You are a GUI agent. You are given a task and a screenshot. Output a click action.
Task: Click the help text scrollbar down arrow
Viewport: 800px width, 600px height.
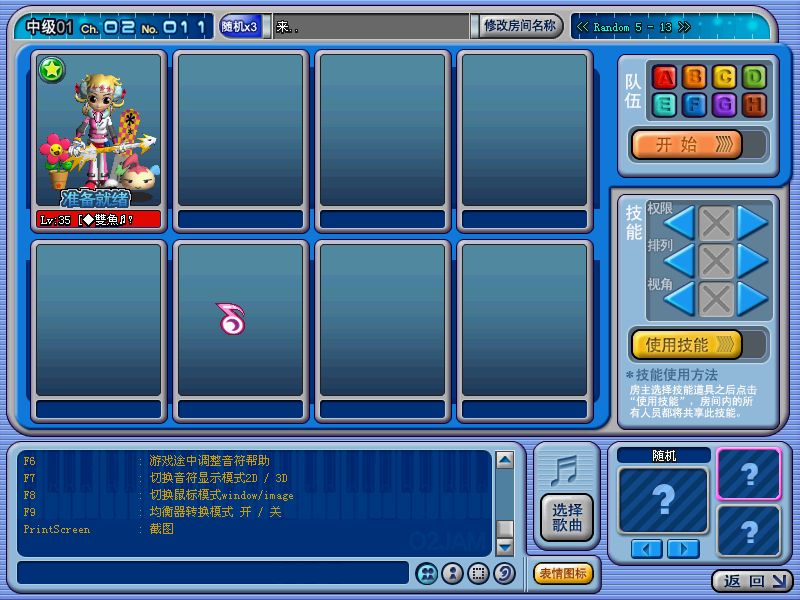(x=505, y=546)
